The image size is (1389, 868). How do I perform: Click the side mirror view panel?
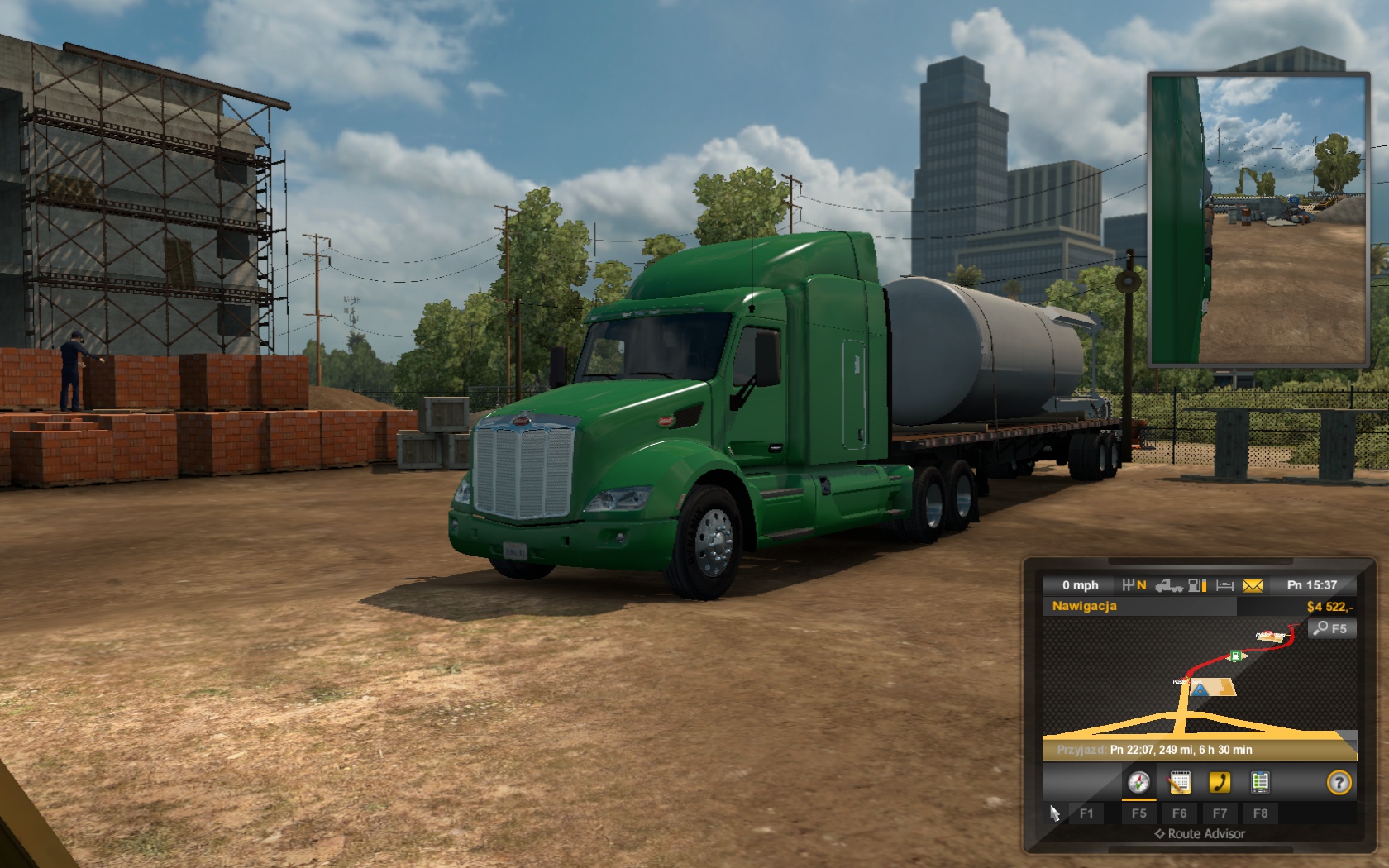coord(1258,220)
